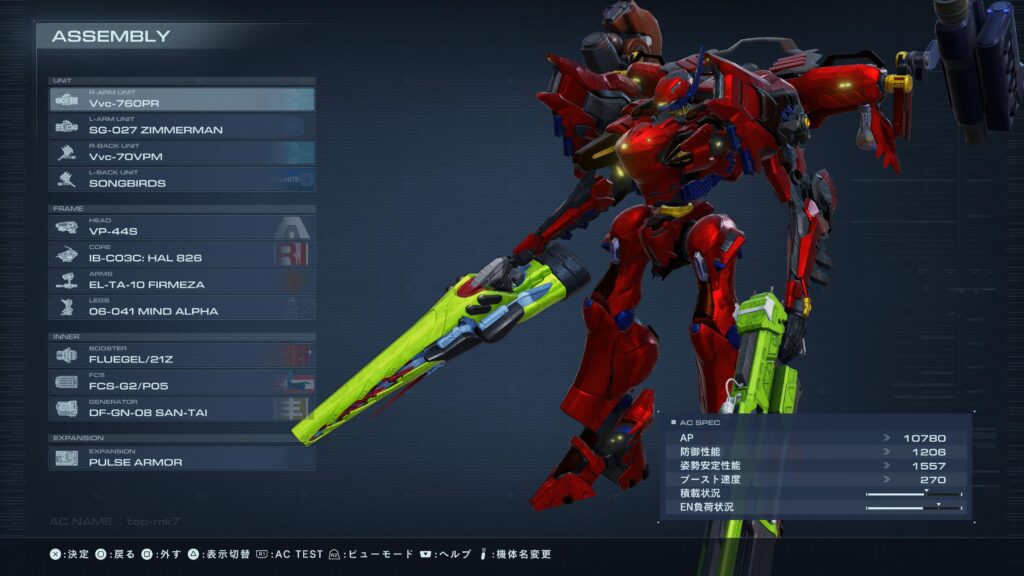
Task: Choose the SG-027 ZIMMERMAN left arm slot
Action: (x=182, y=126)
